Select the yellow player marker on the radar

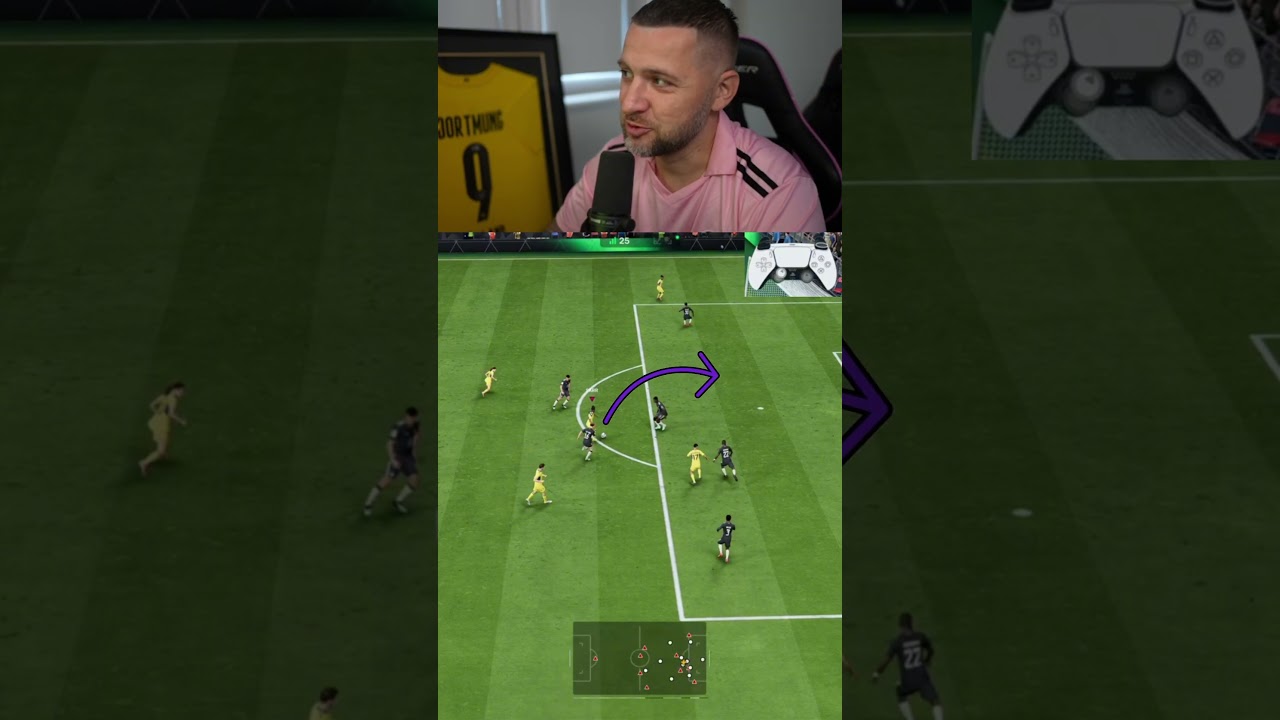(684, 662)
